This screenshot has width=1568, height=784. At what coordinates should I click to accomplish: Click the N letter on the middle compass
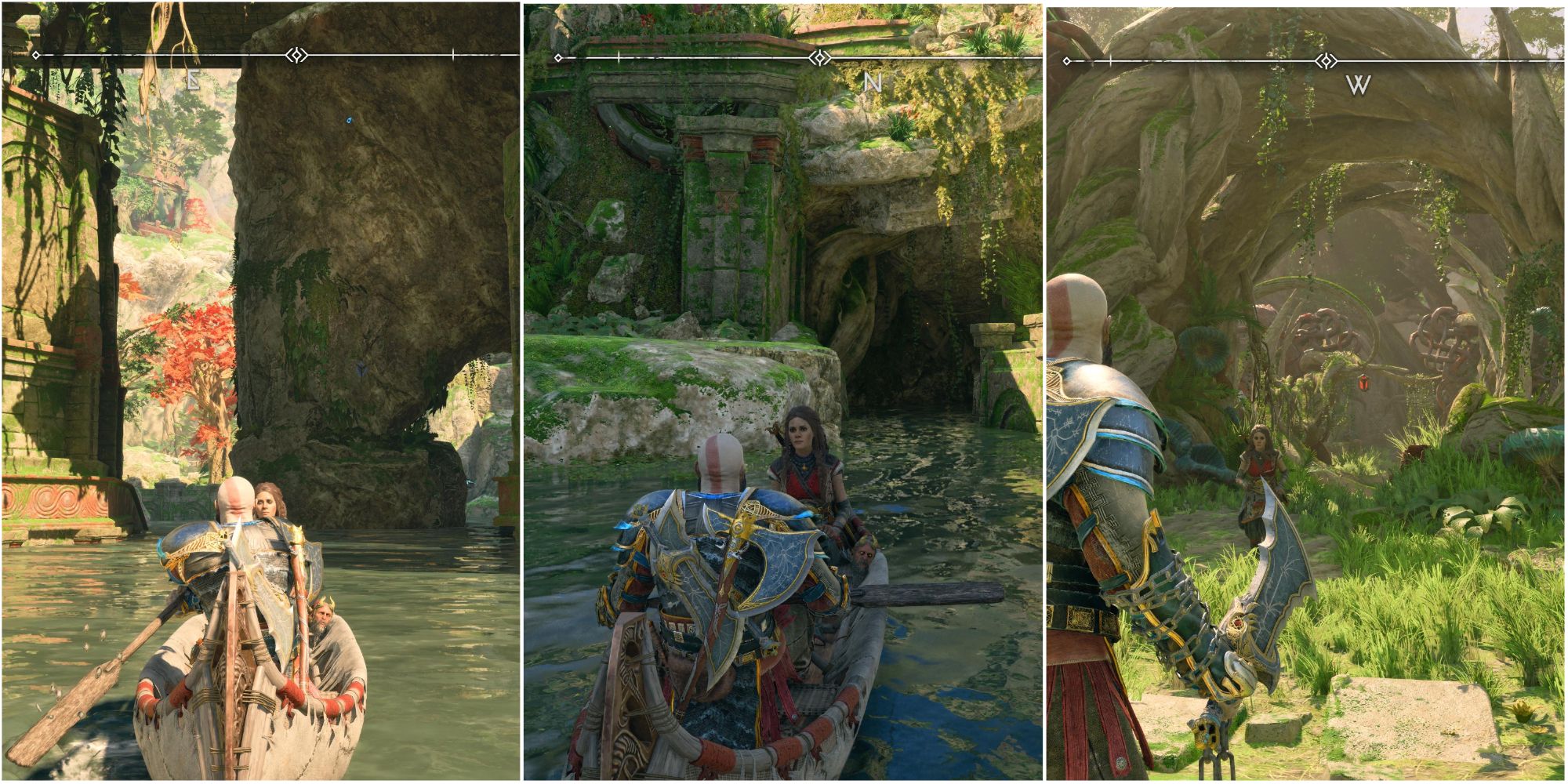pyautogui.click(x=872, y=81)
